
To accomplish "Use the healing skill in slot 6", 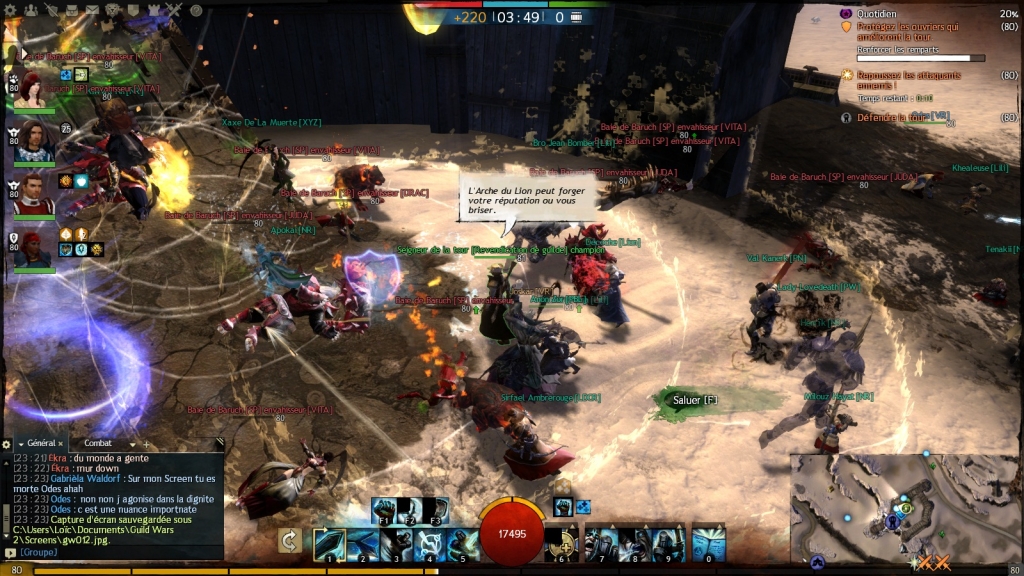I will click(x=562, y=544).
